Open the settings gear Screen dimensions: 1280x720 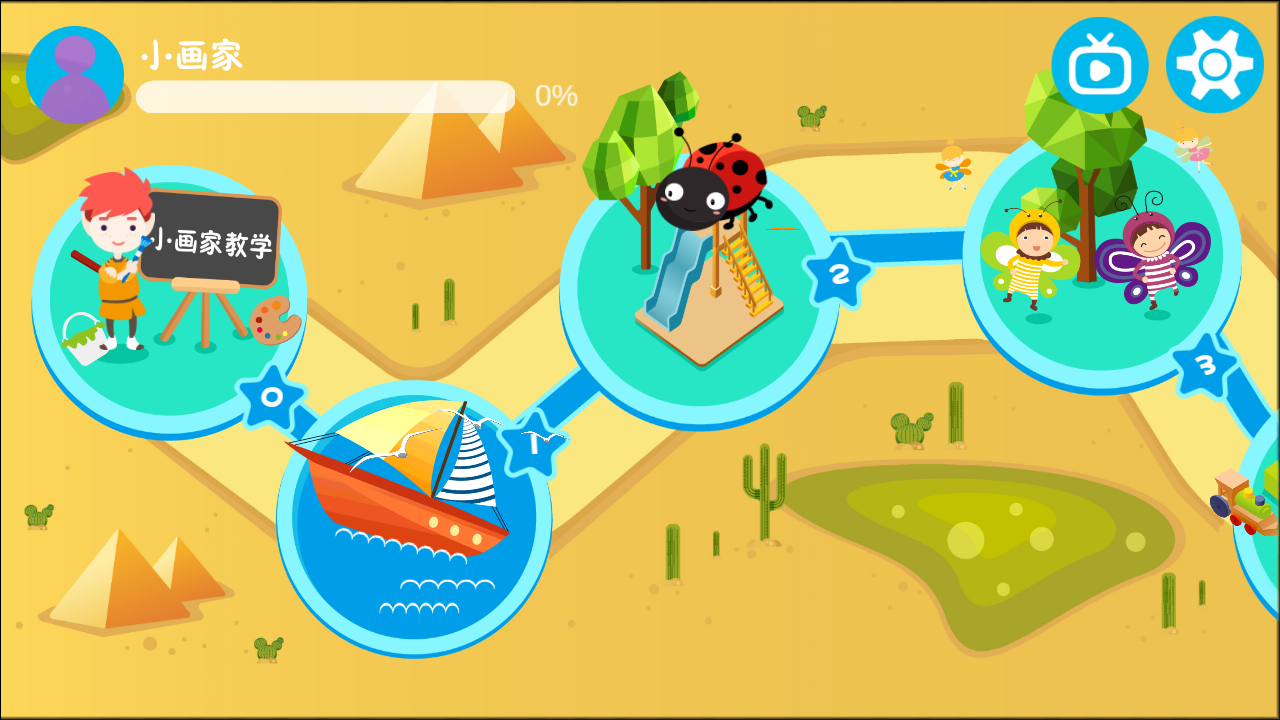click(x=1213, y=64)
